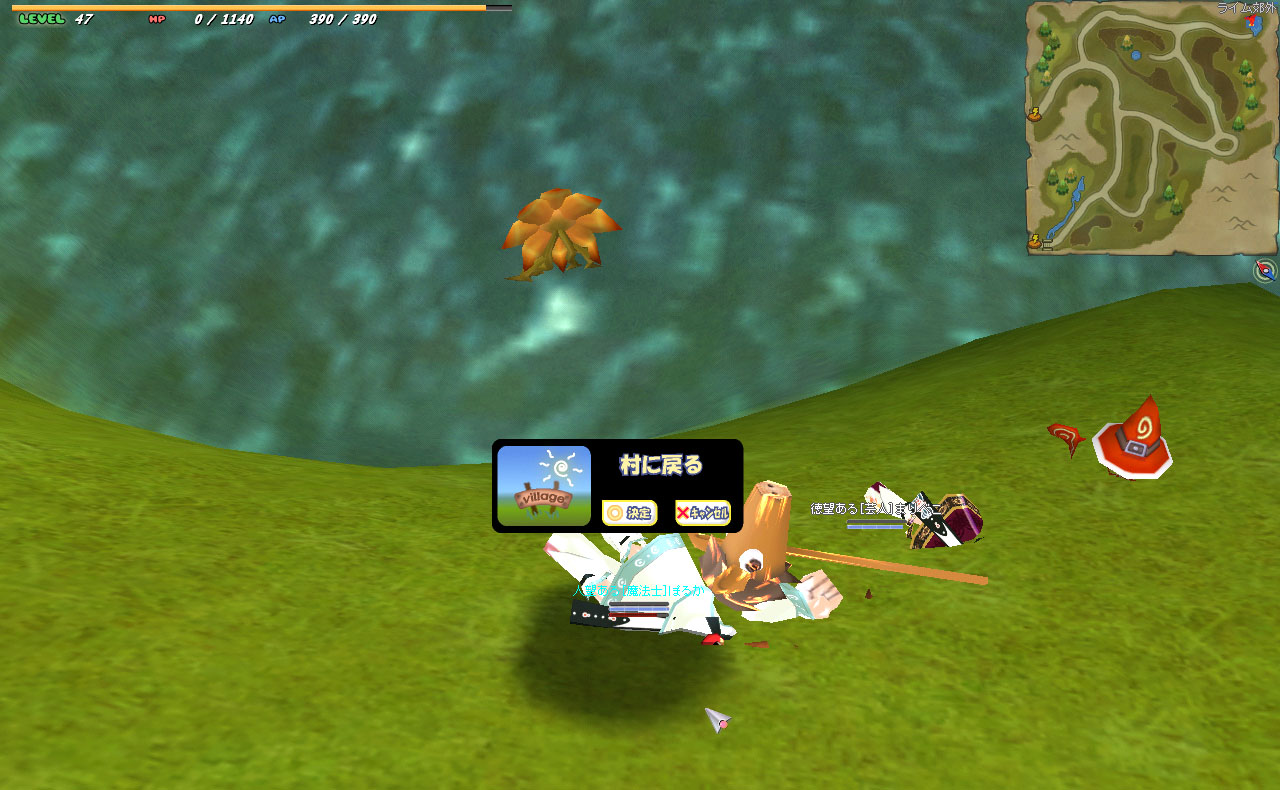Click the compass icon under the minimap
This screenshot has width=1280, height=790.
(x=1266, y=270)
